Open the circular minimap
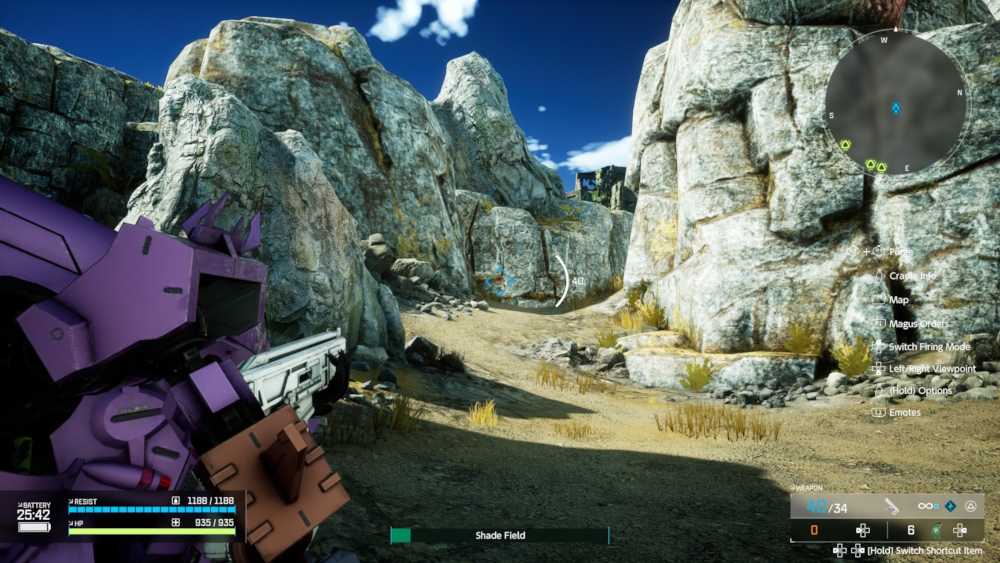 pos(895,101)
